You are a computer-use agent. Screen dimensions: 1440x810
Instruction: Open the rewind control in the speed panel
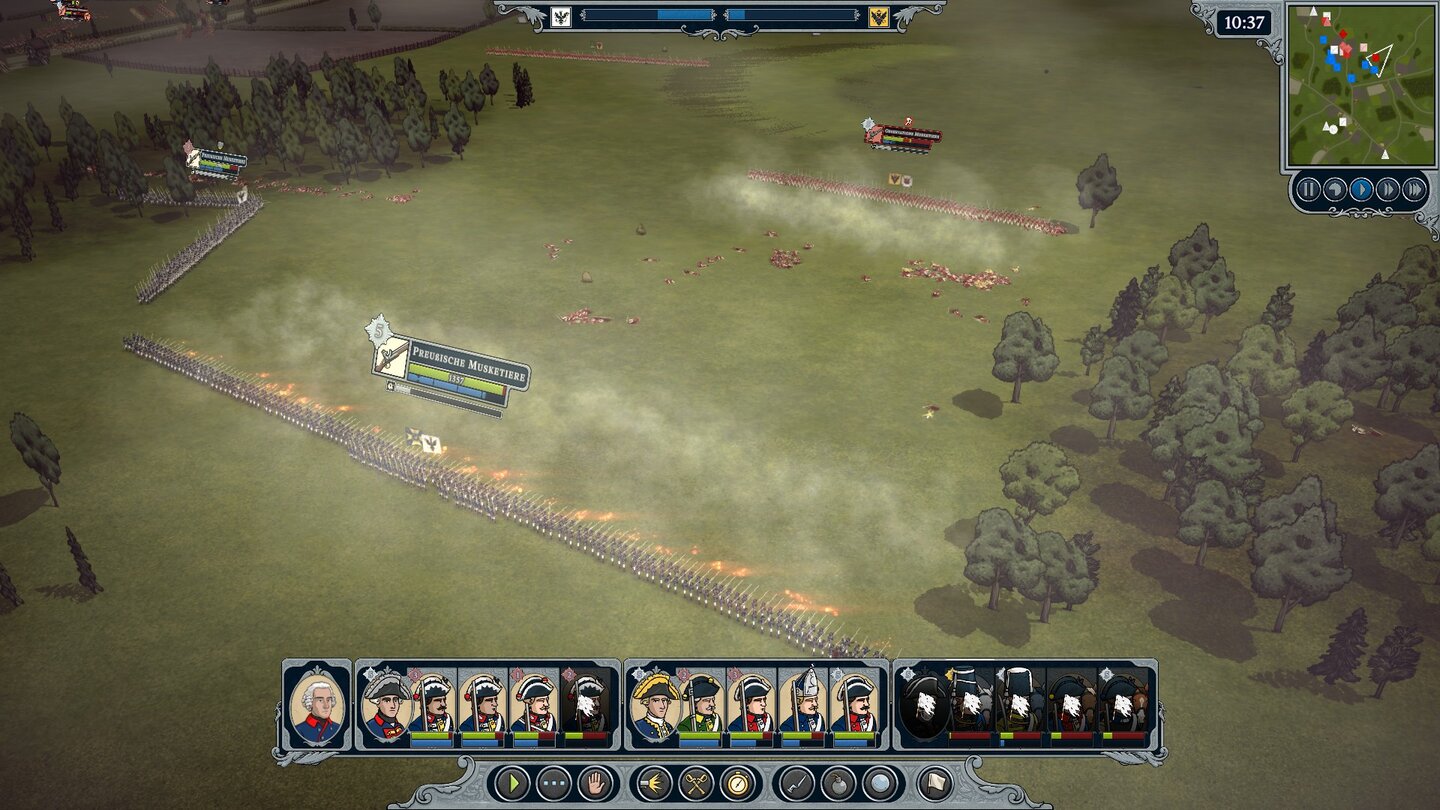tap(1333, 187)
